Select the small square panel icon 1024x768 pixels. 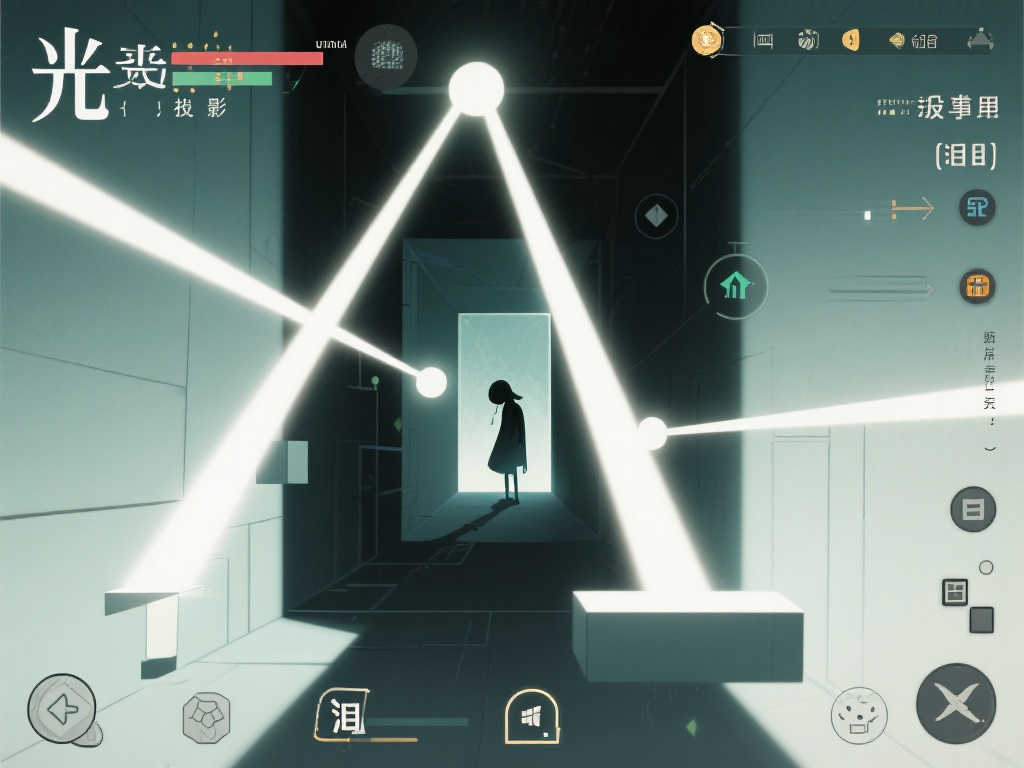(x=955, y=591)
